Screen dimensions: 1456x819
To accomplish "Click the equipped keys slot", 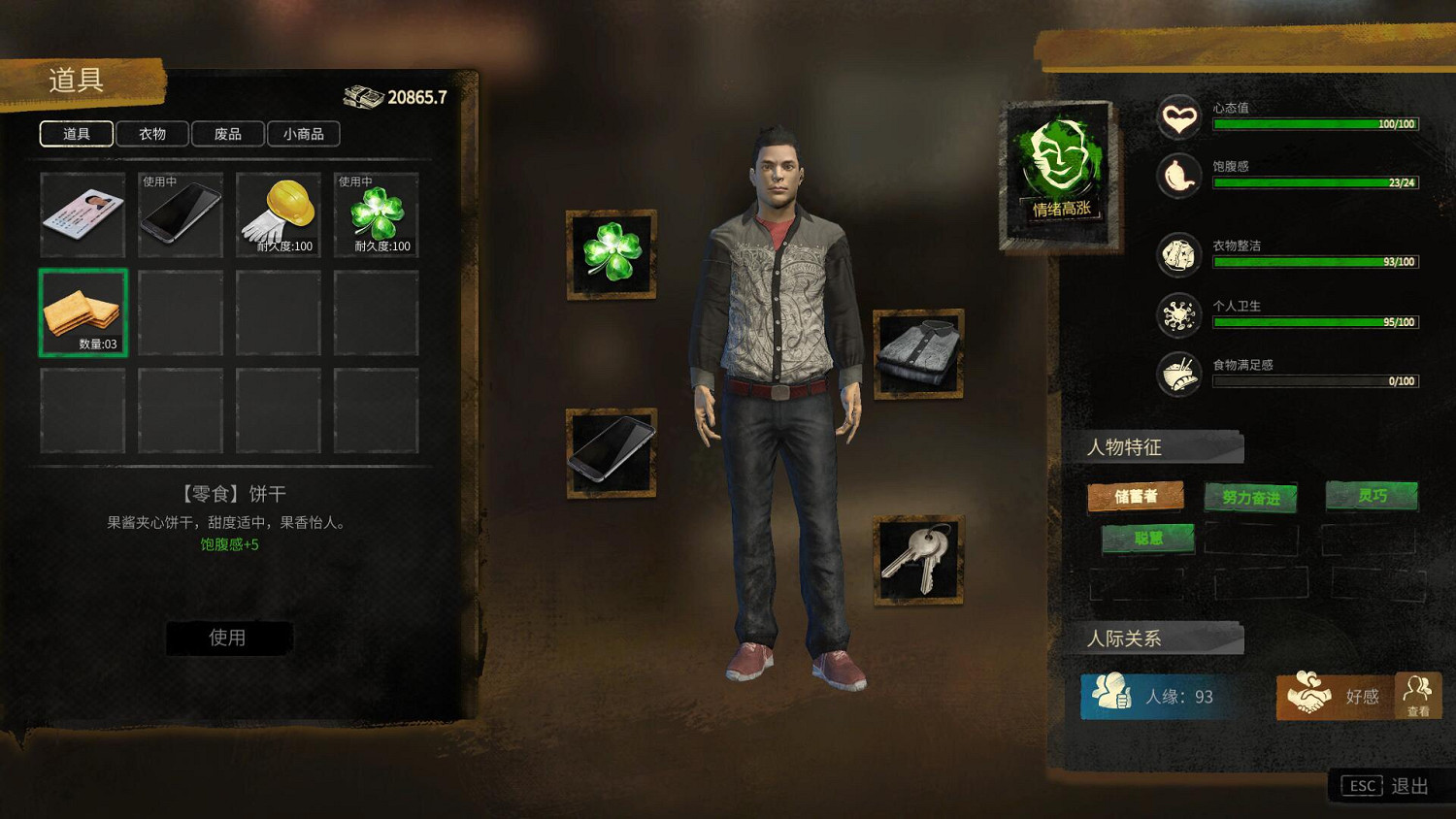I will [x=918, y=560].
